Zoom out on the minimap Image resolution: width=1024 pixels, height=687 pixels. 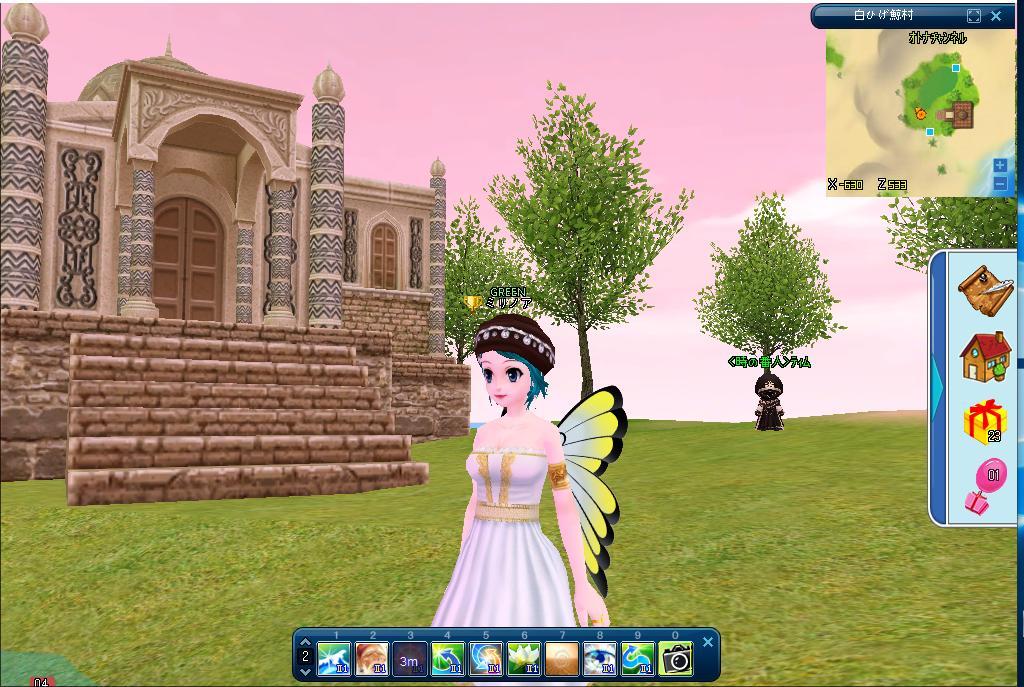[x=1000, y=183]
